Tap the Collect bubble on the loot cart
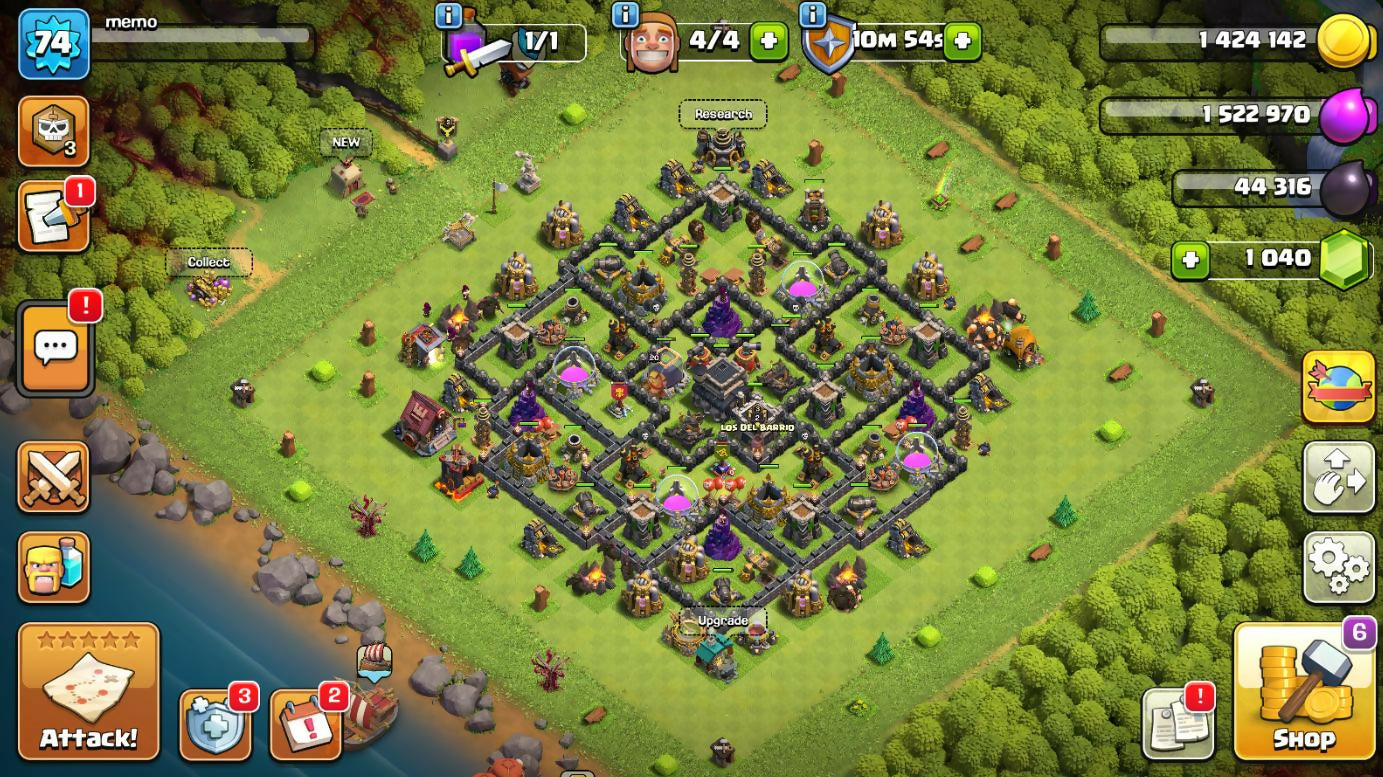The height and width of the screenshot is (777, 1383). click(208, 263)
